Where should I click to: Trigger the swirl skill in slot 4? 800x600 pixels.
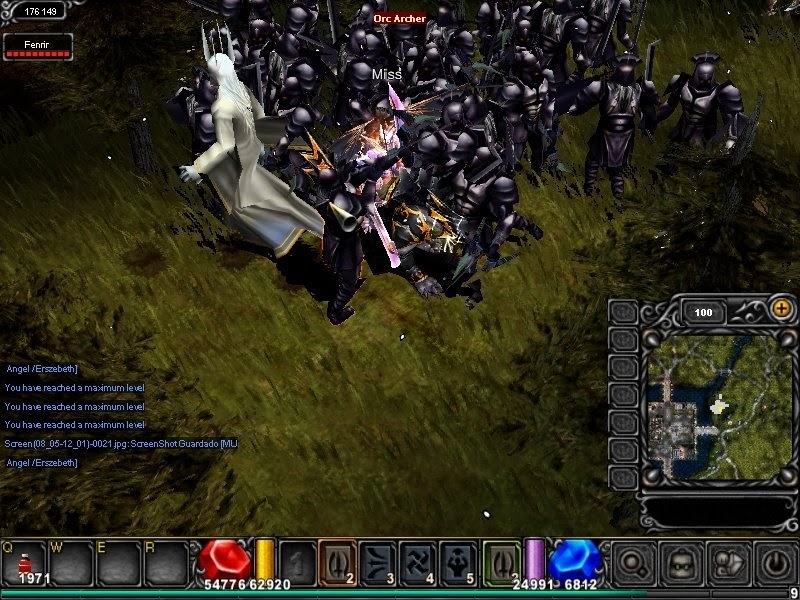click(416, 560)
